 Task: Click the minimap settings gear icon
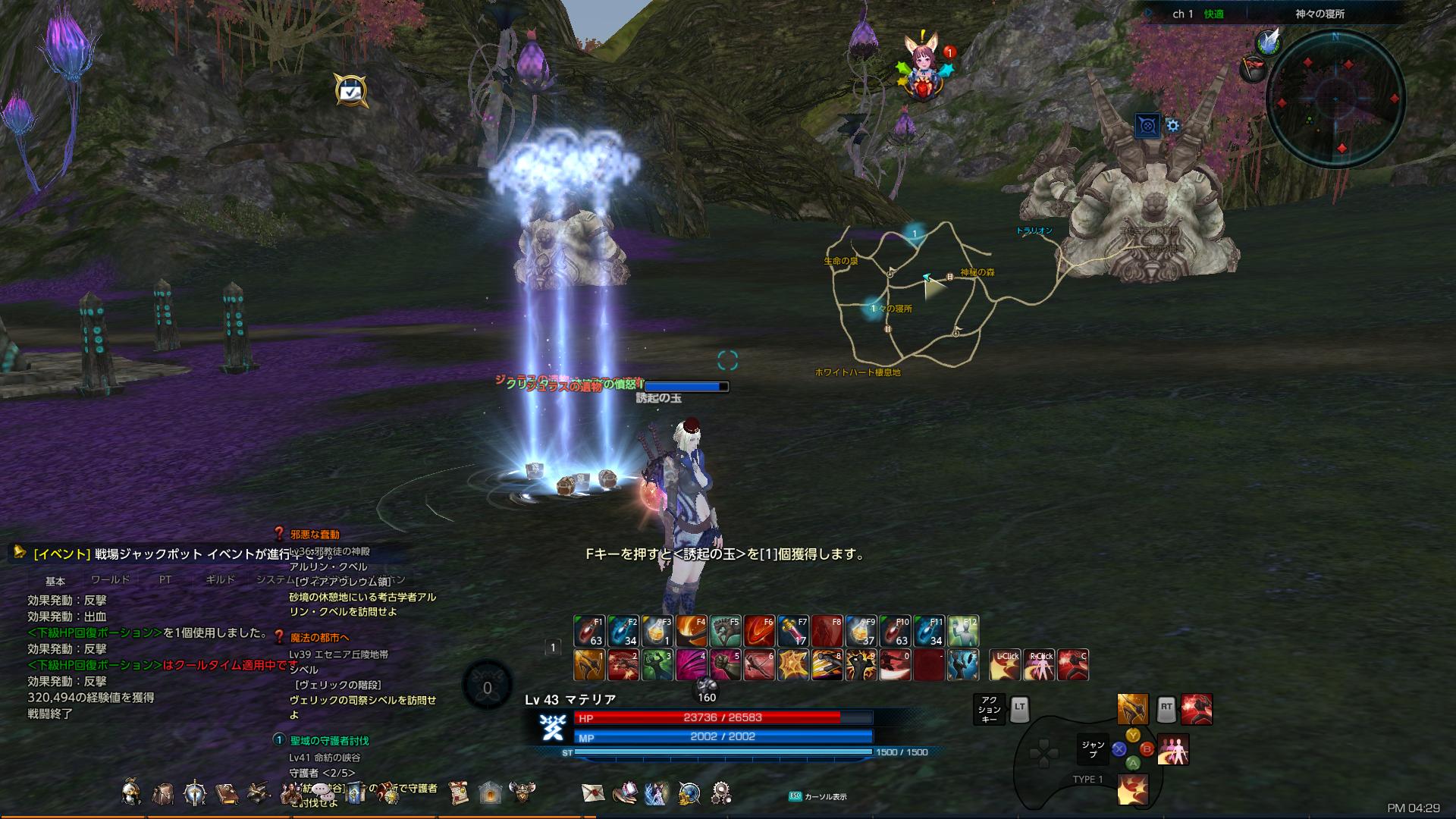click(x=1173, y=127)
